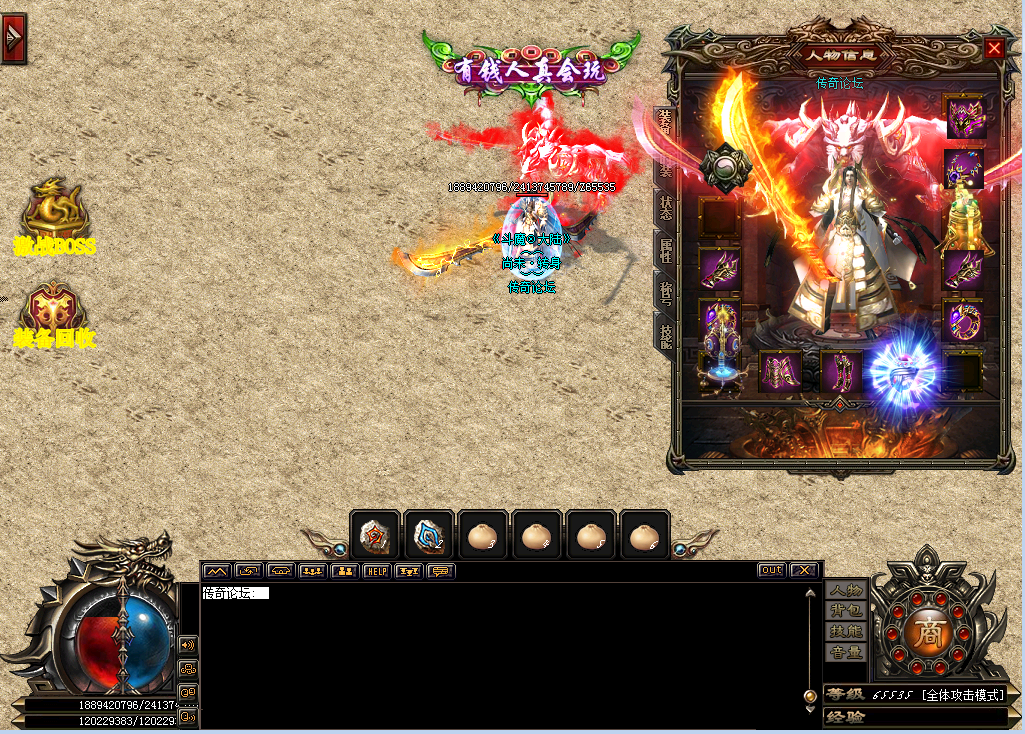1025x734 pixels.
Task: Close the 人物信息 character panel
Action: tap(993, 48)
